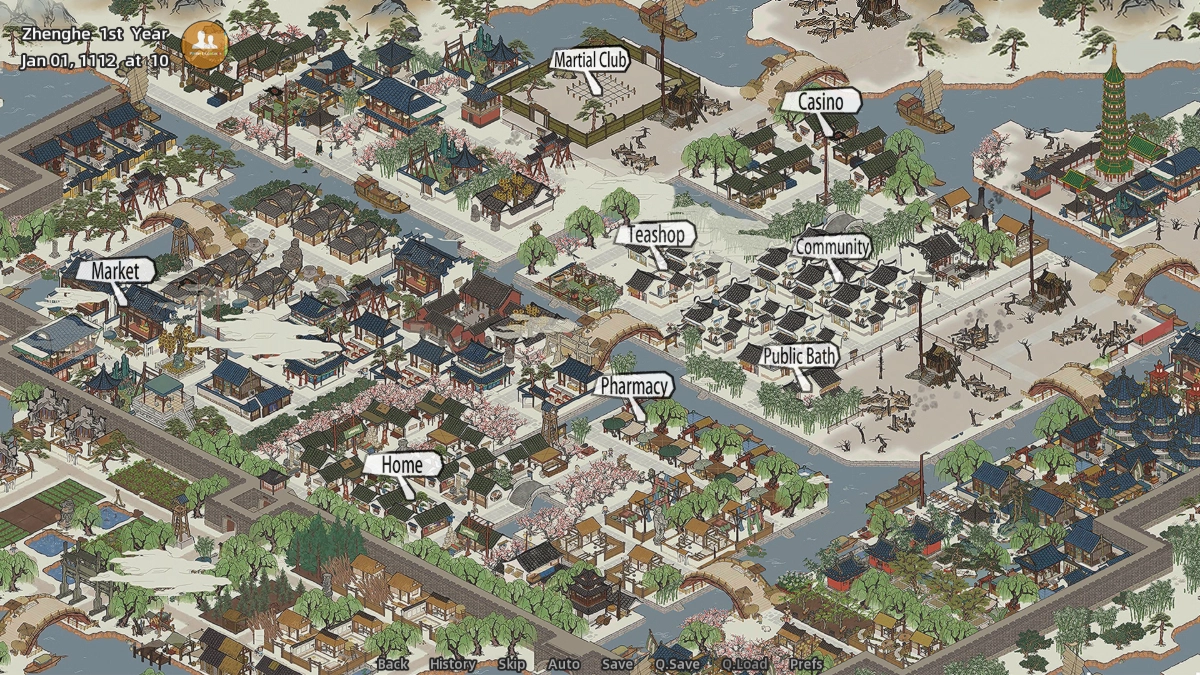
Task: Open the Save menu
Action: (617, 664)
